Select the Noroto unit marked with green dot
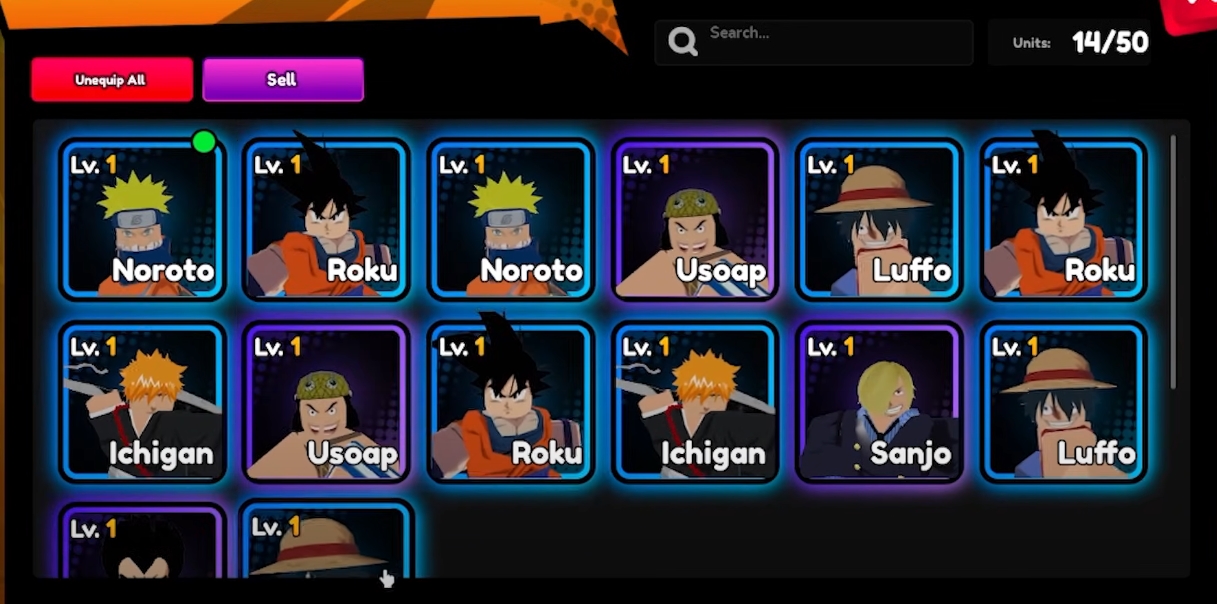 [x=142, y=220]
